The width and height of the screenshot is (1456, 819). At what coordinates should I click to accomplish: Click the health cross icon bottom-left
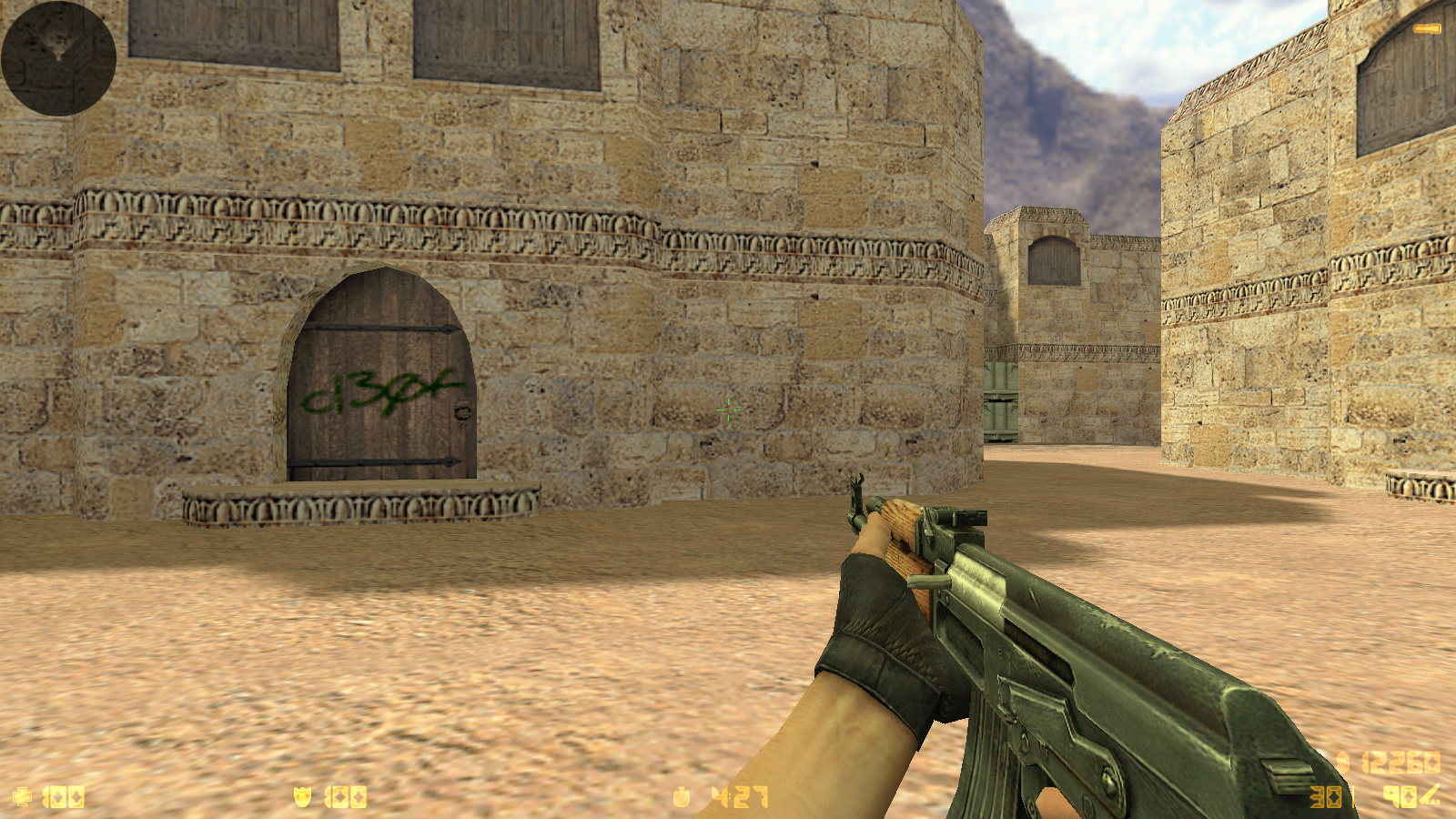pyautogui.click(x=23, y=794)
